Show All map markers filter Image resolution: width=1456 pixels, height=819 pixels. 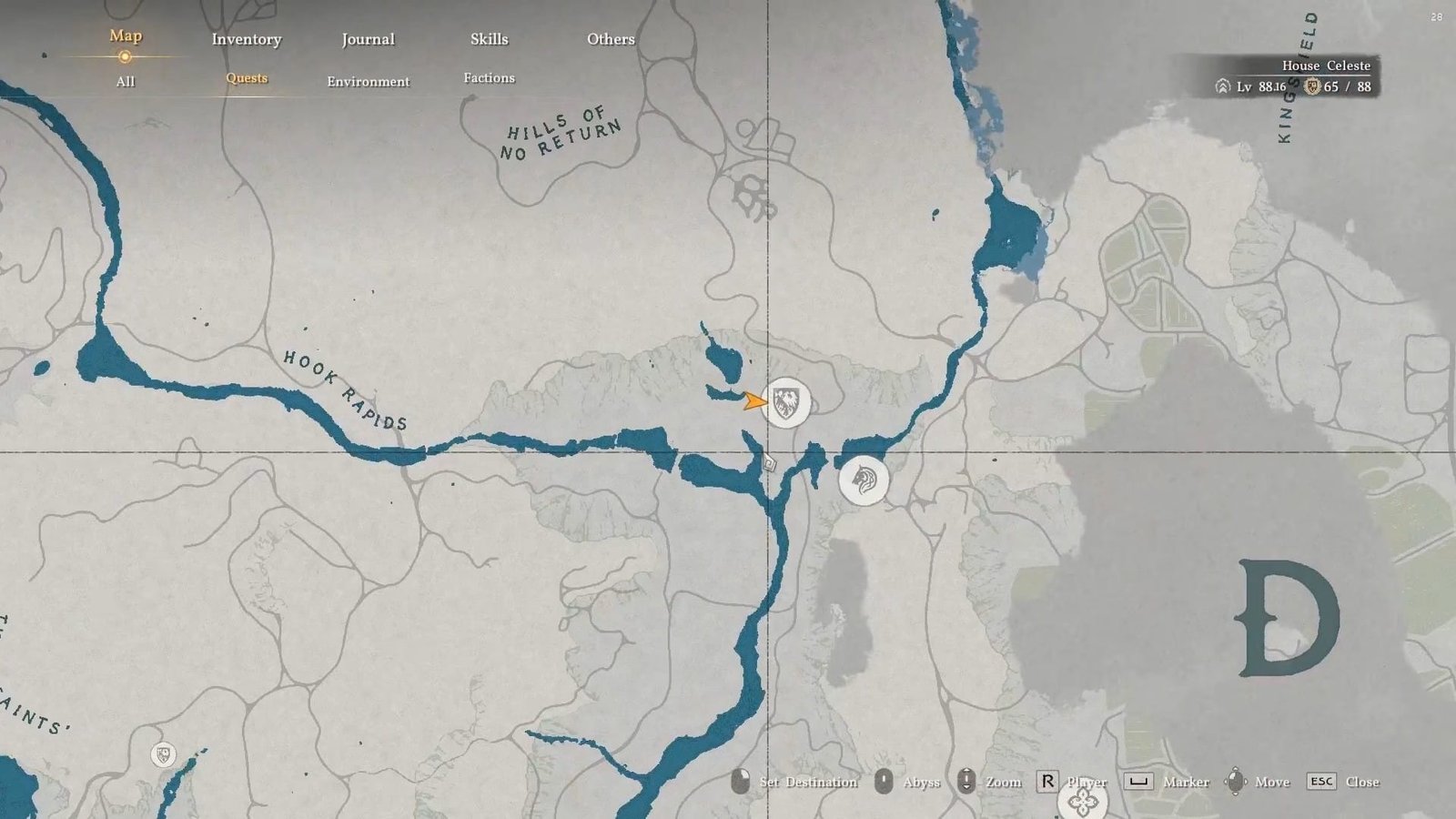tap(126, 81)
